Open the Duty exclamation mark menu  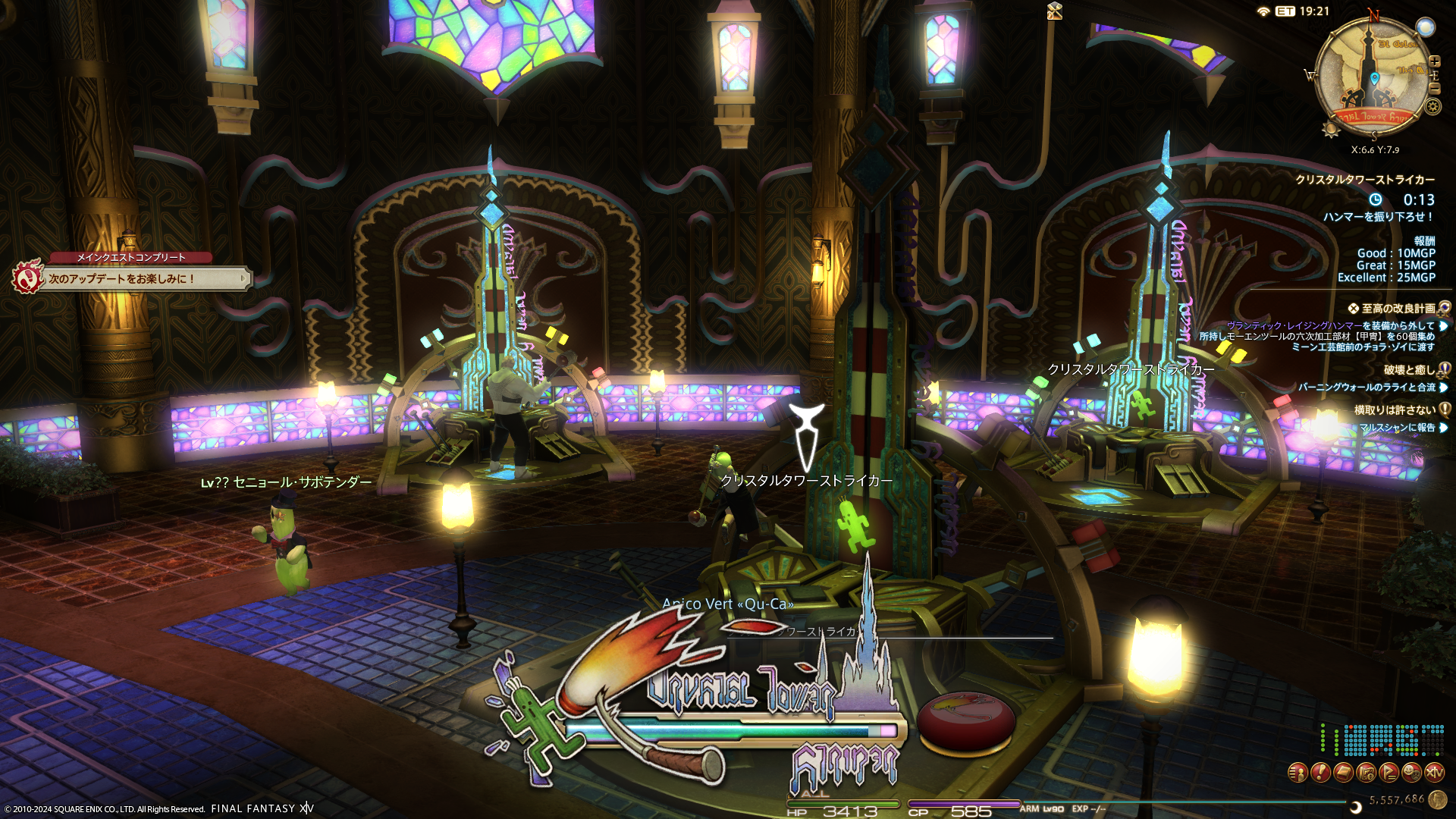[x=1320, y=773]
